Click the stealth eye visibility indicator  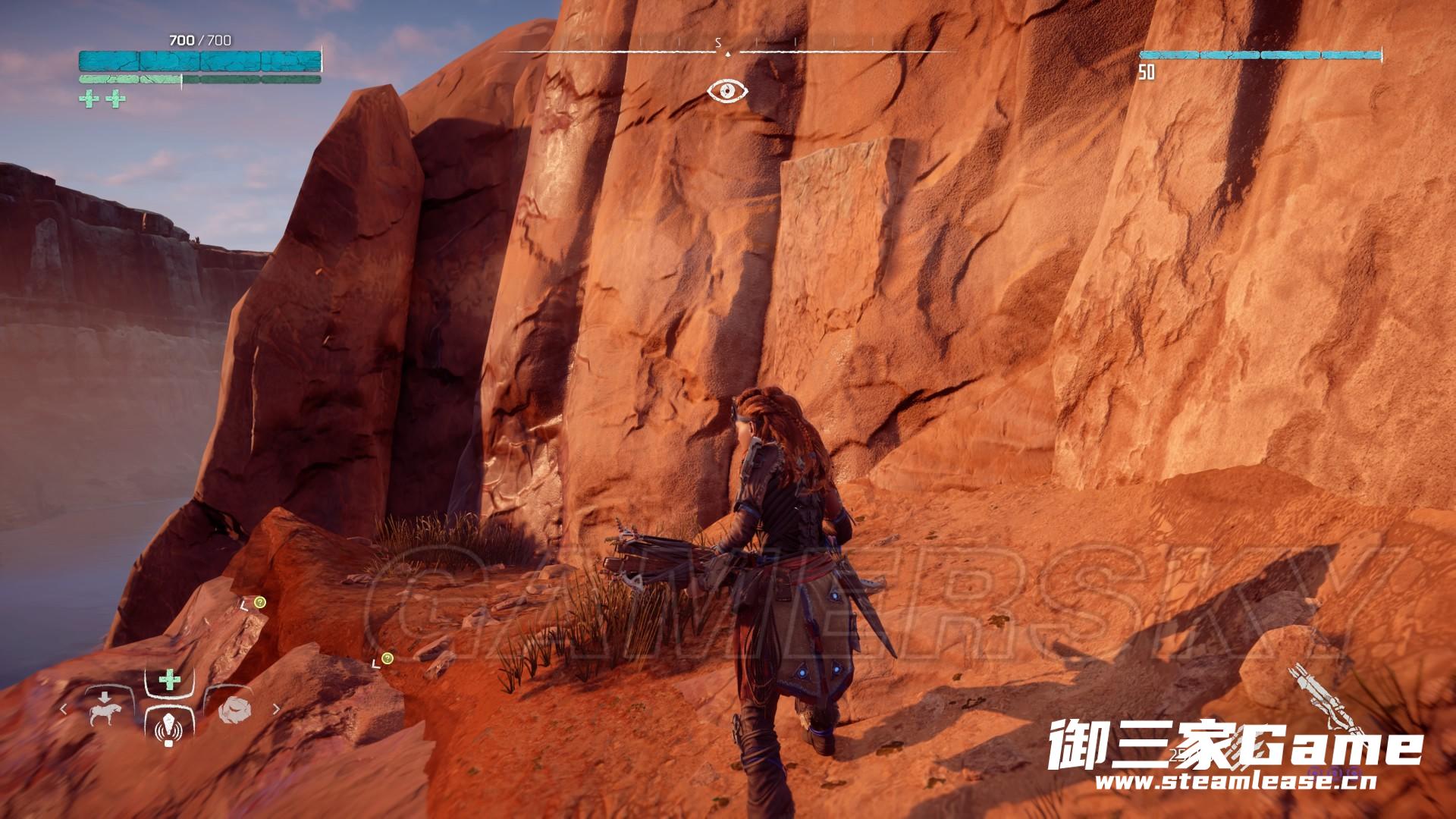pos(727,92)
